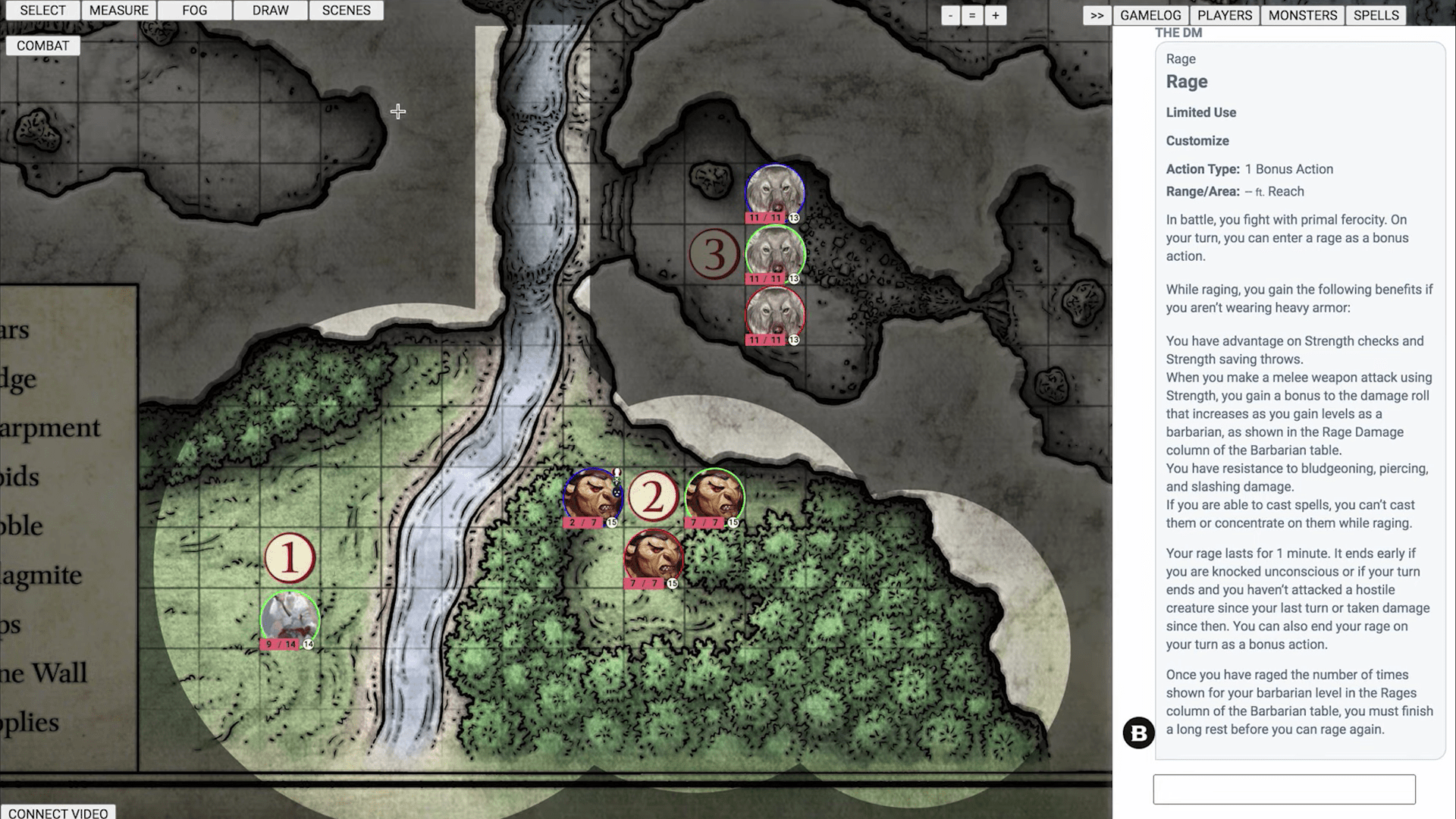
Task: Open the MONSTERS tab
Action: [1302, 14]
